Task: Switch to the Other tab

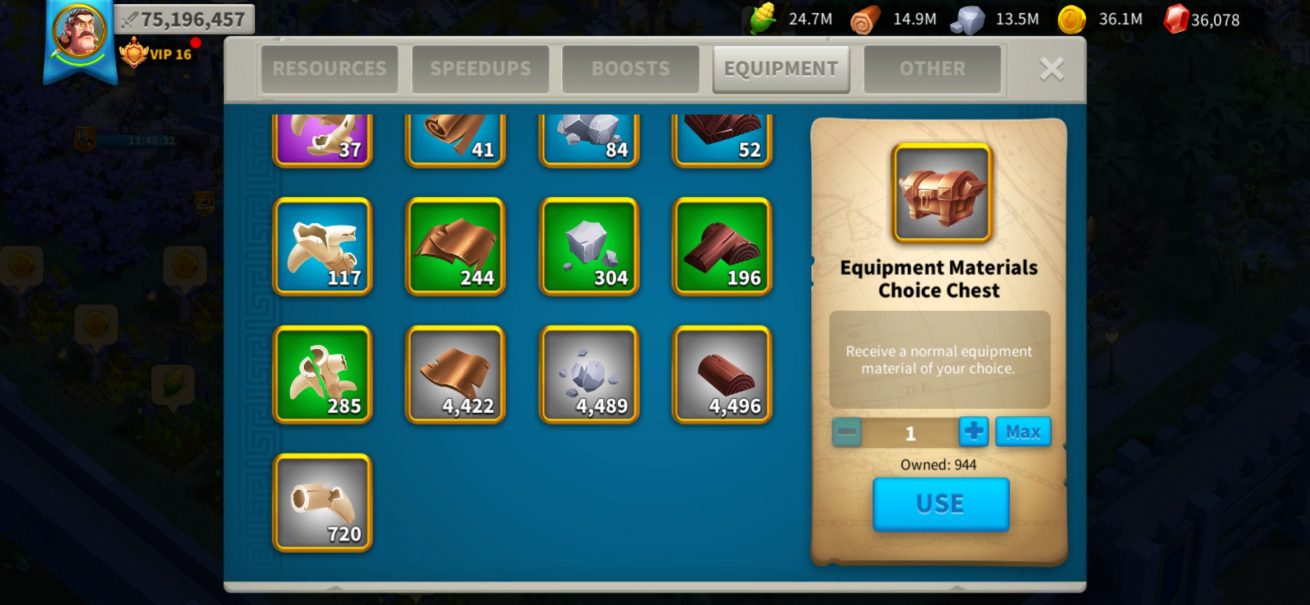Action: (932, 69)
